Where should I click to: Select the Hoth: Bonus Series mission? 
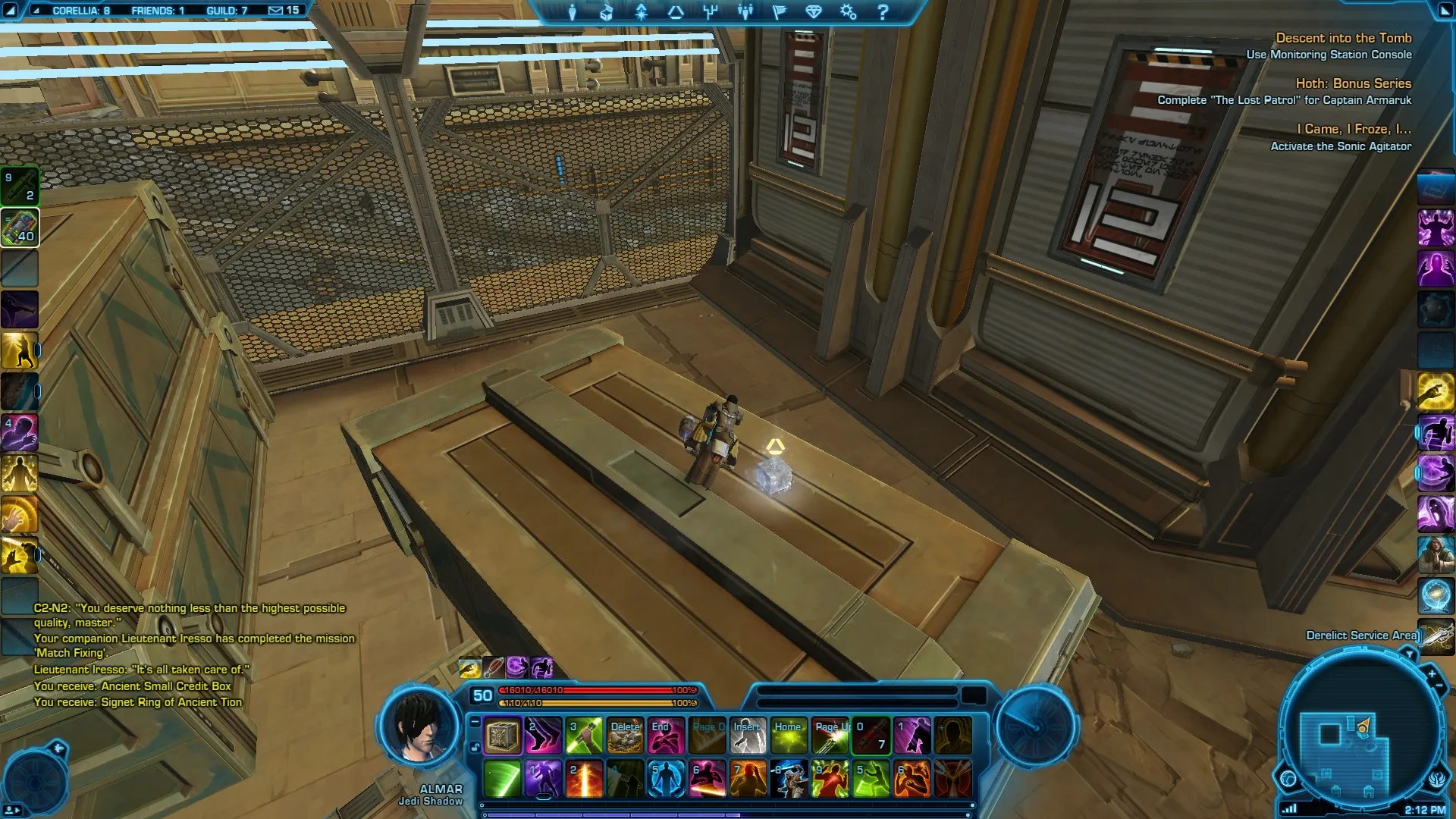click(x=1353, y=83)
